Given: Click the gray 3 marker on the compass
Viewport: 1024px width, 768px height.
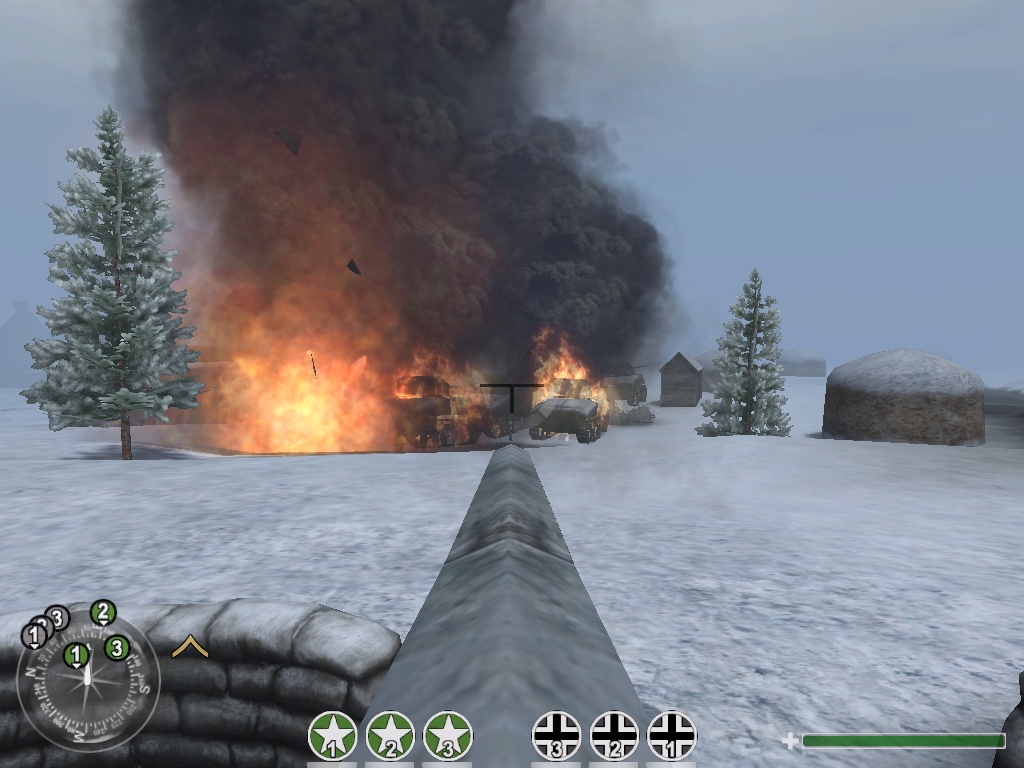Looking at the screenshot, I should click(58, 618).
